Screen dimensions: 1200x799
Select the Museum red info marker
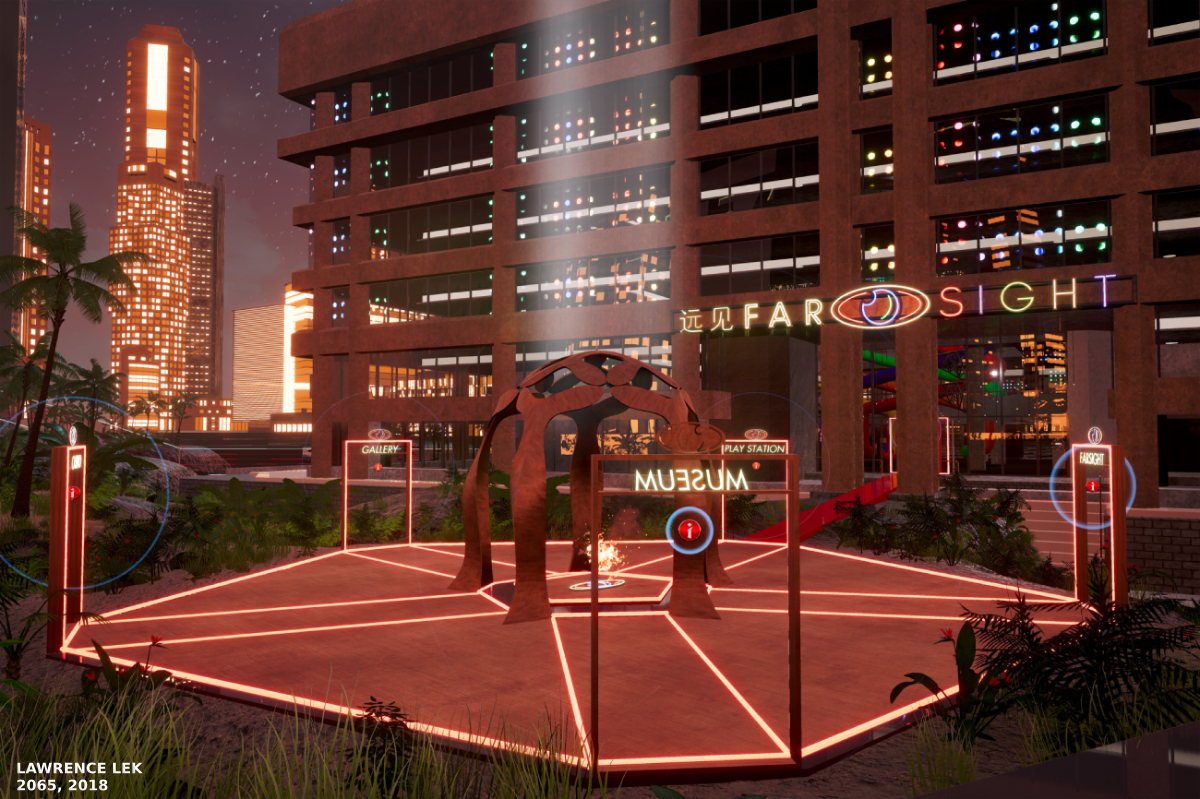pos(689,530)
